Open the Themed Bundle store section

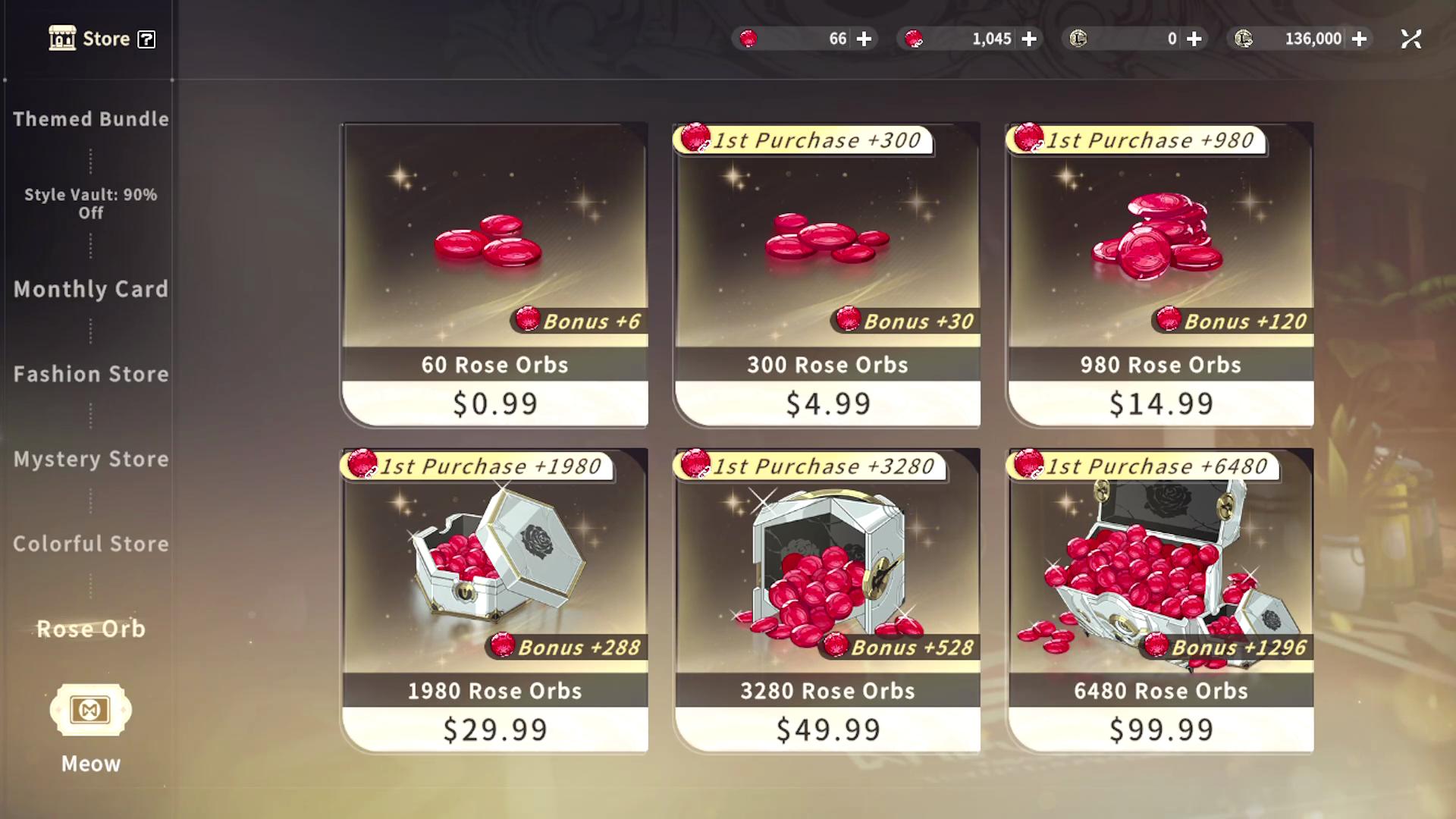coord(91,119)
